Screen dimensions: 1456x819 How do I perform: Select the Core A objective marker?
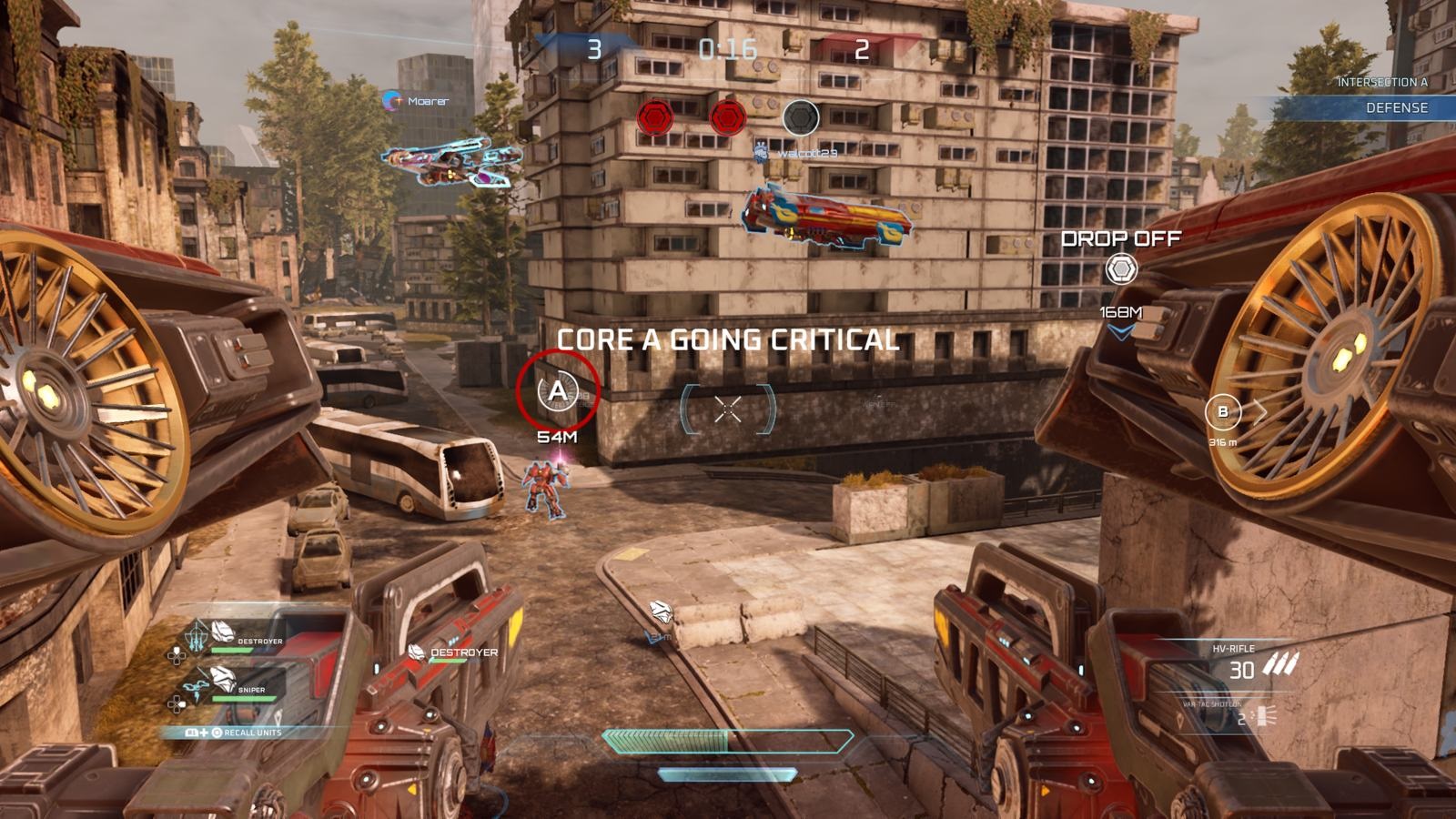point(557,391)
